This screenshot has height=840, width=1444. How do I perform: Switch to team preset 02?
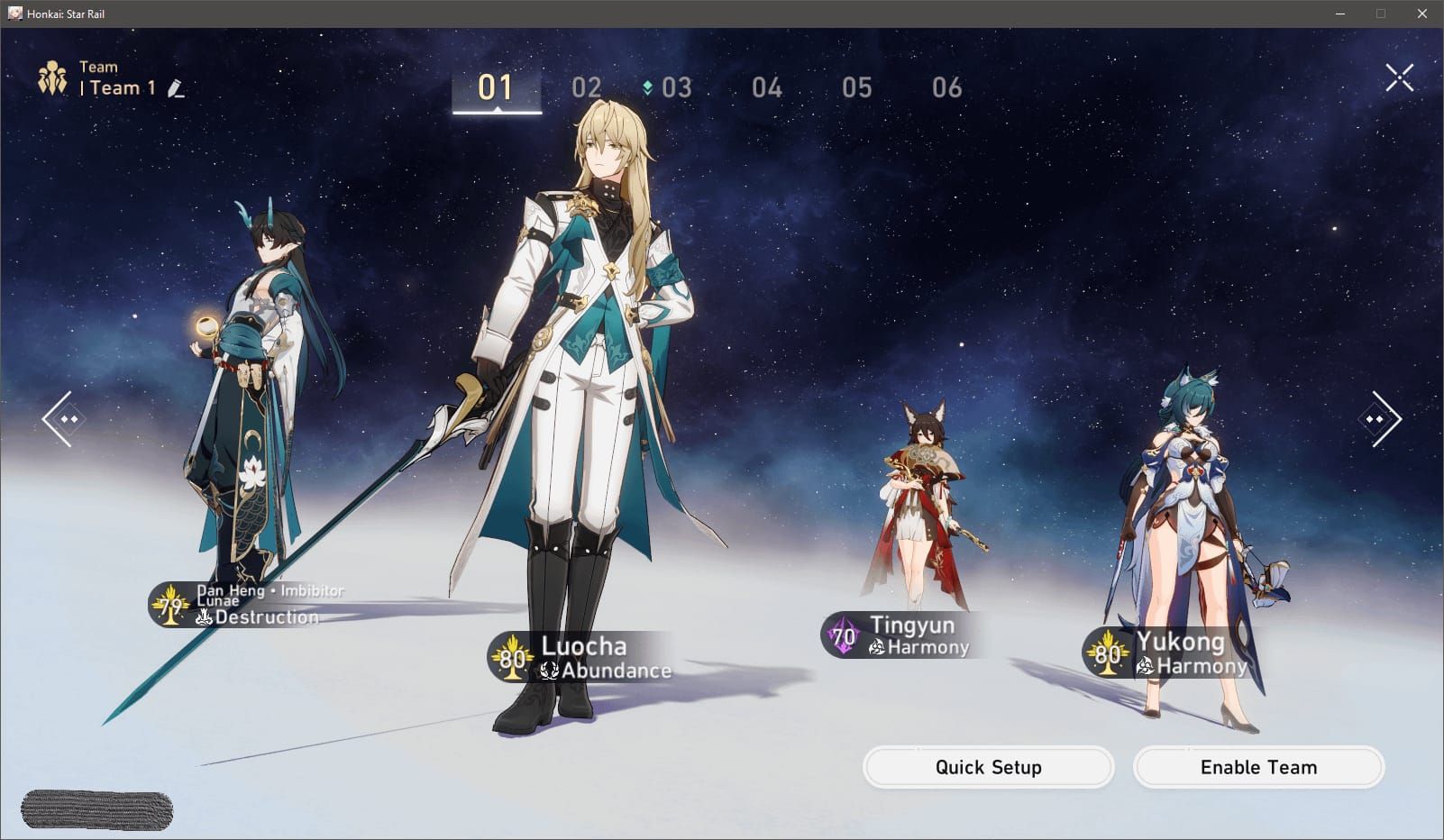click(x=589, y=87)
